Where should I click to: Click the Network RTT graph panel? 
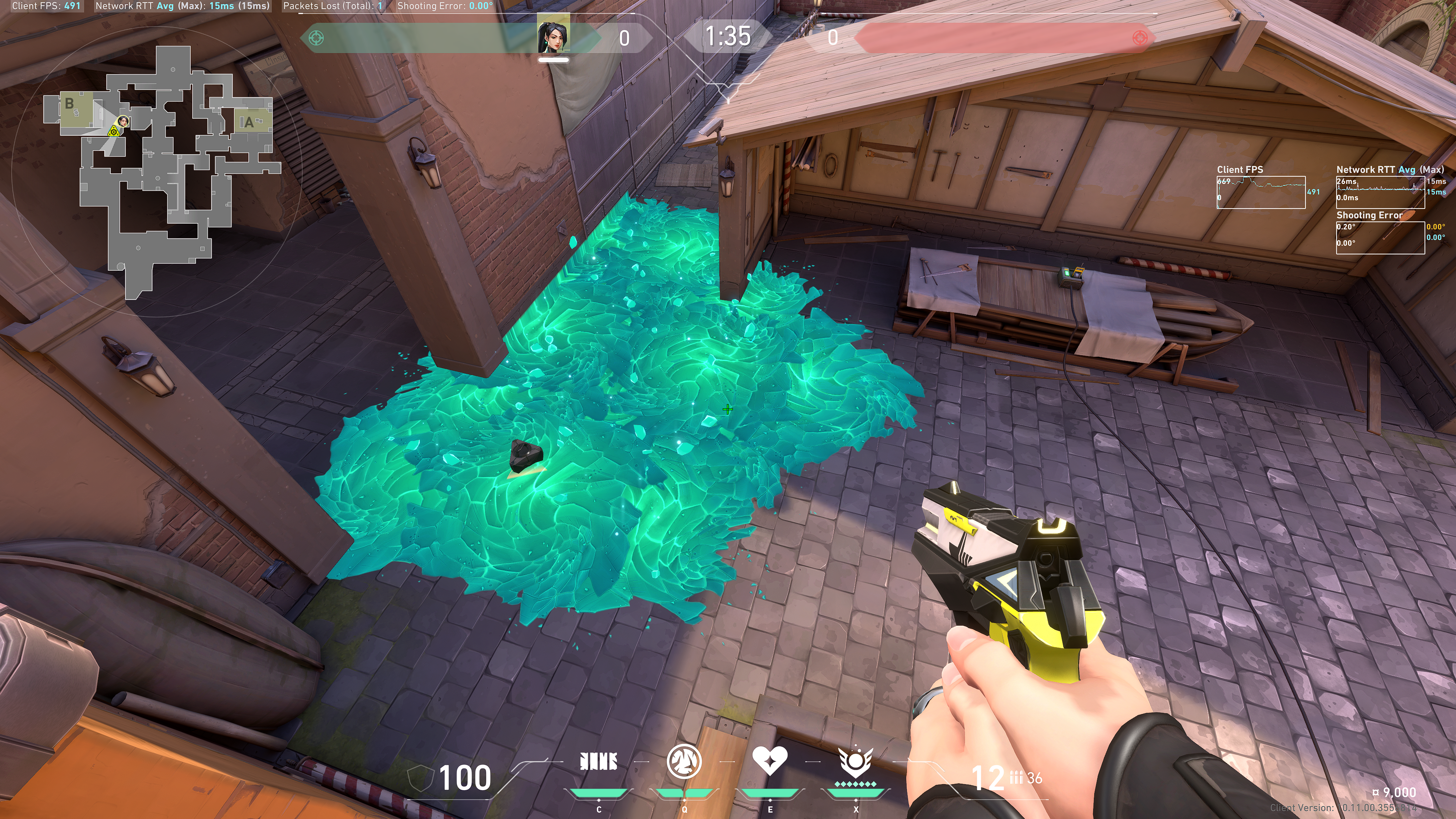pos(1380,193)
